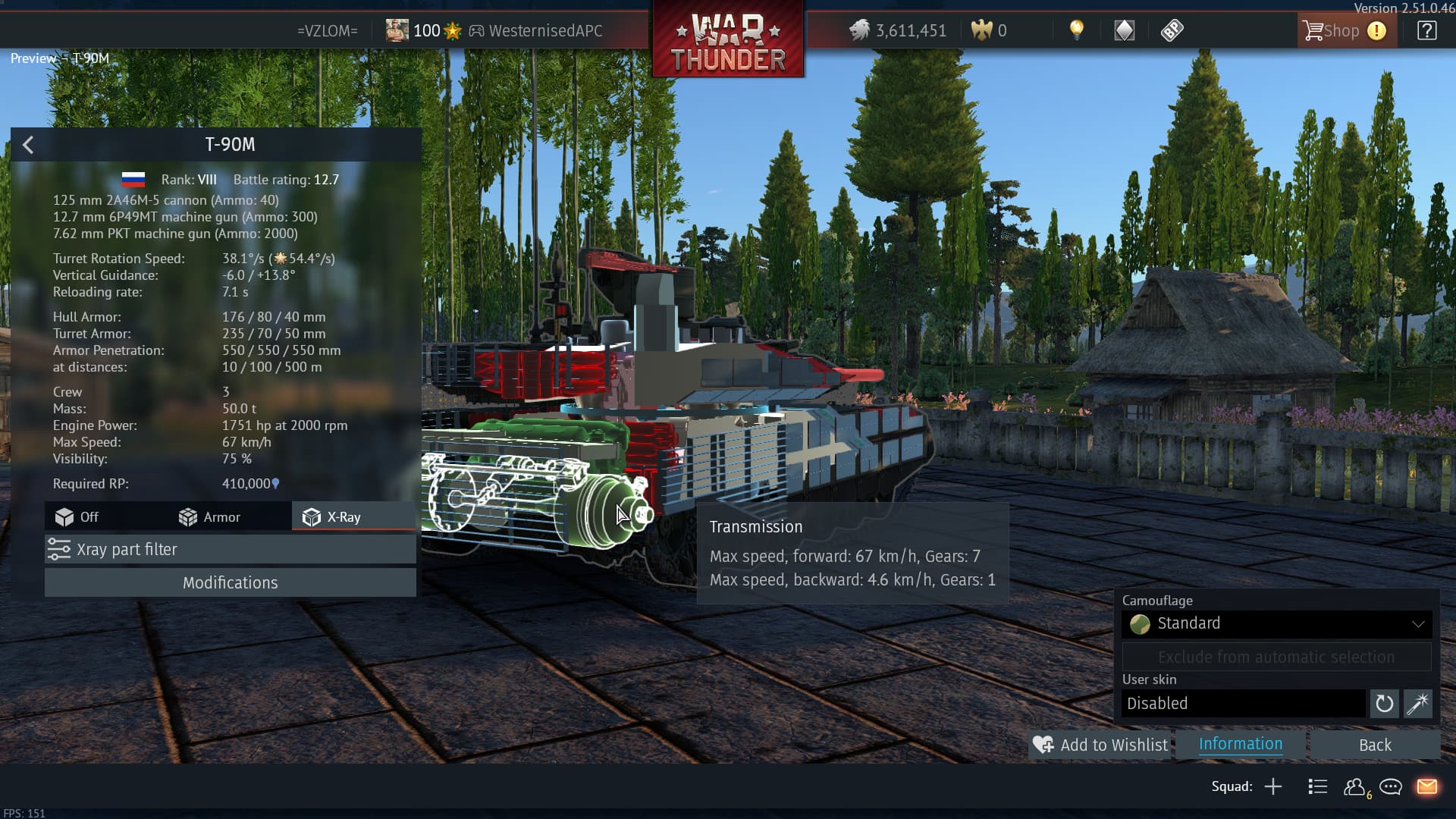1456x819 pixels.
Task: Open the chat speech bubble
Action: [x=1390, y=786]
